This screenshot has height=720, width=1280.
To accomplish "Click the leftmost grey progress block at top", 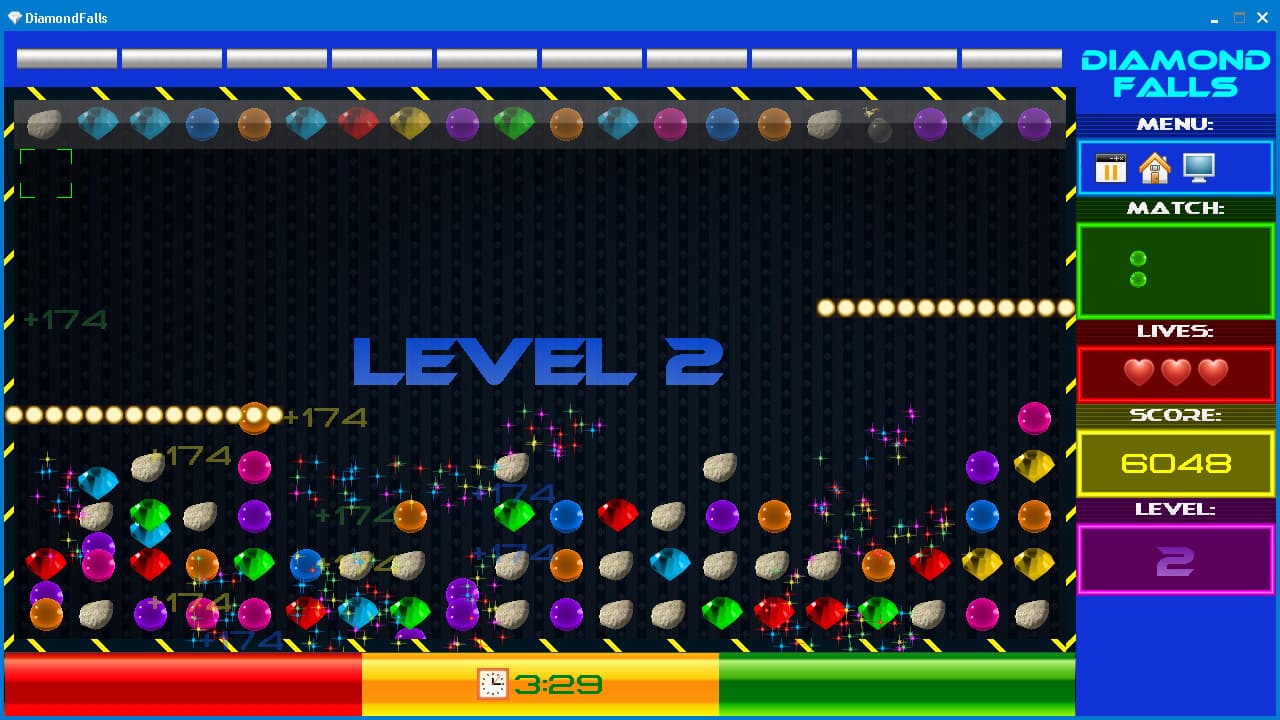I will point(66,58).
